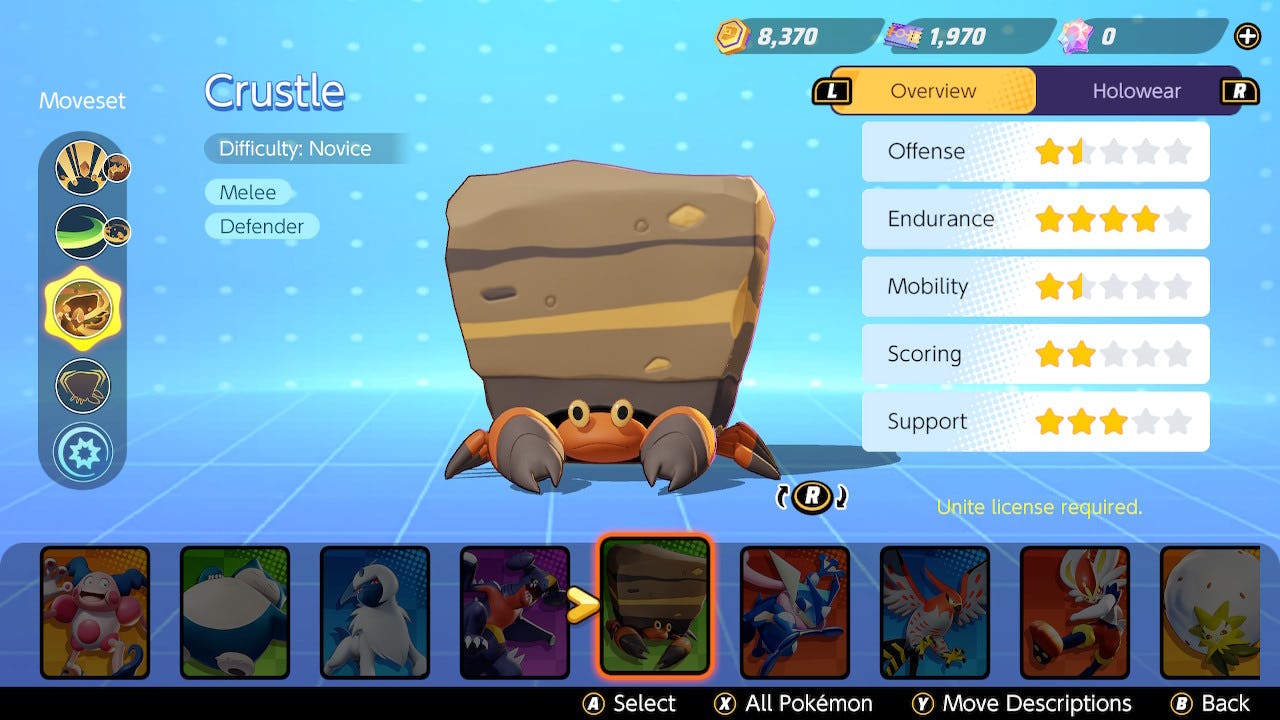The width and height of the screenshot is (1280, 720).
Task: Go Back from this screen
Action: 1211,703
